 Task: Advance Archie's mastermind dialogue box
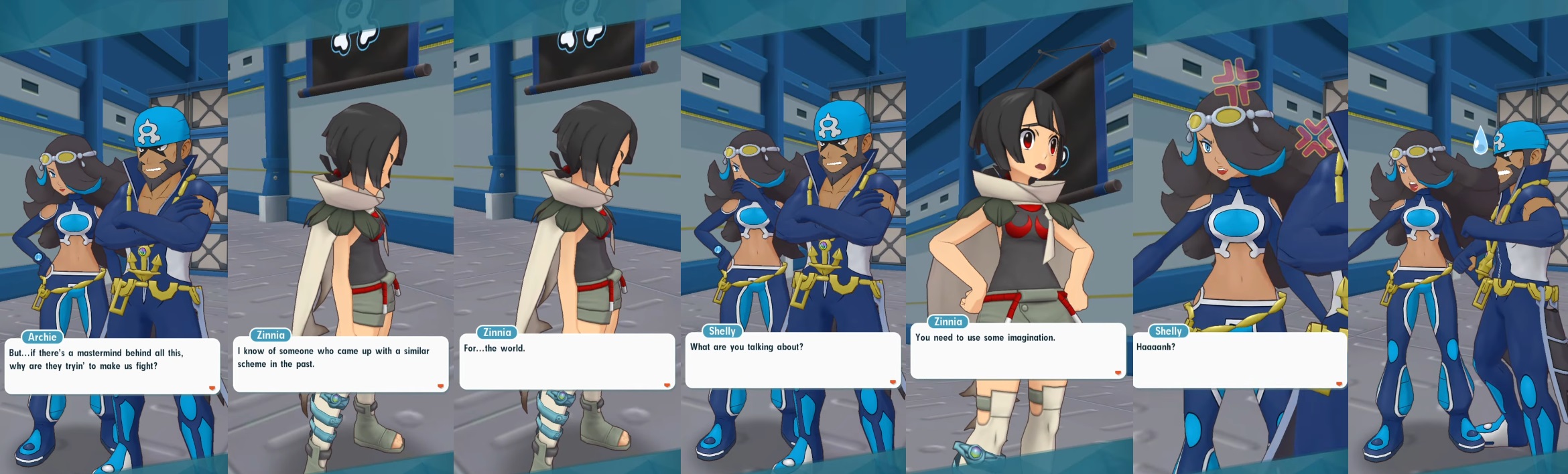point(112,366)
